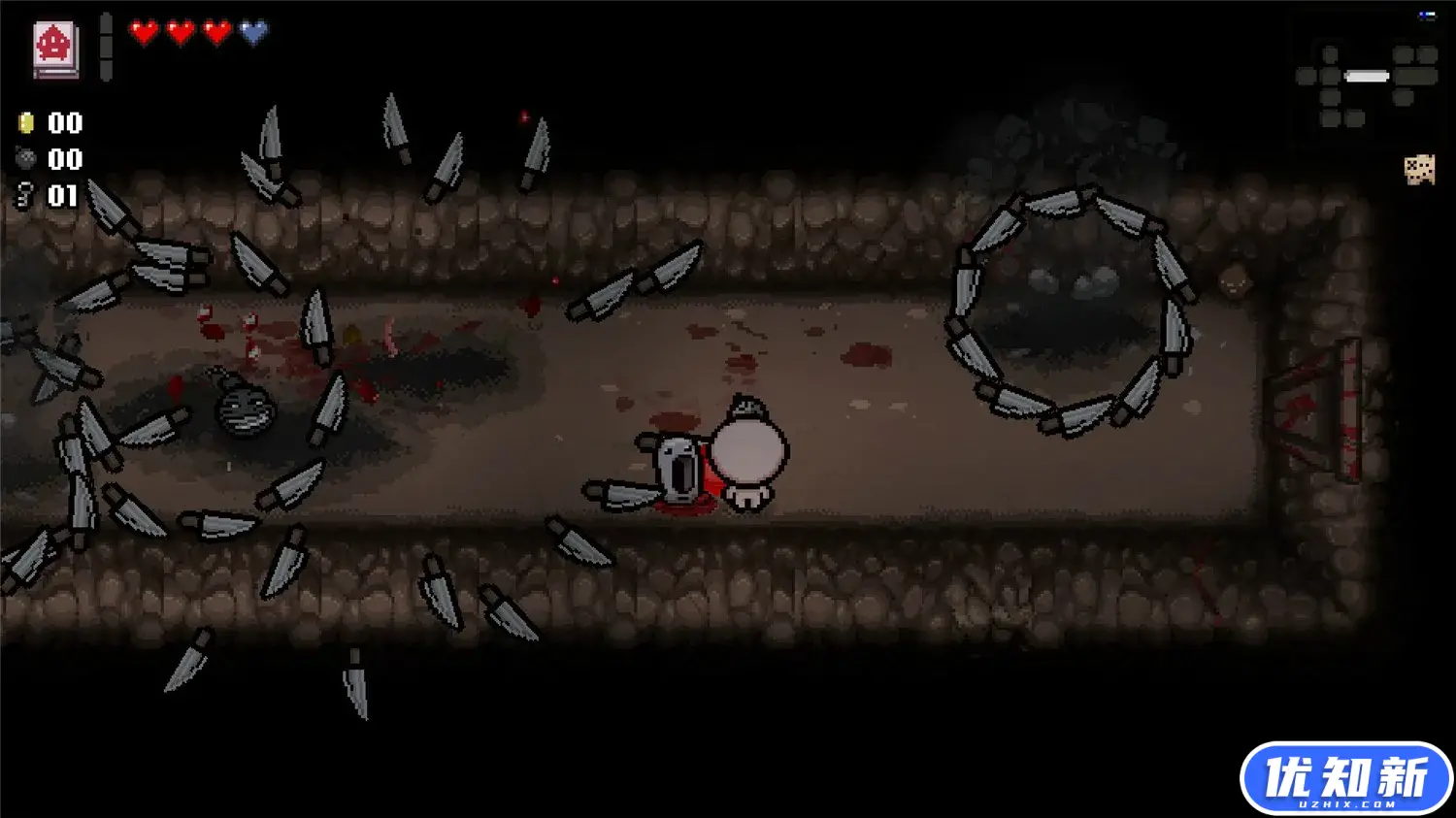Click the last red heart before the soul heart
This screenshot has height=818, width=1456.
tap(215, 29)
